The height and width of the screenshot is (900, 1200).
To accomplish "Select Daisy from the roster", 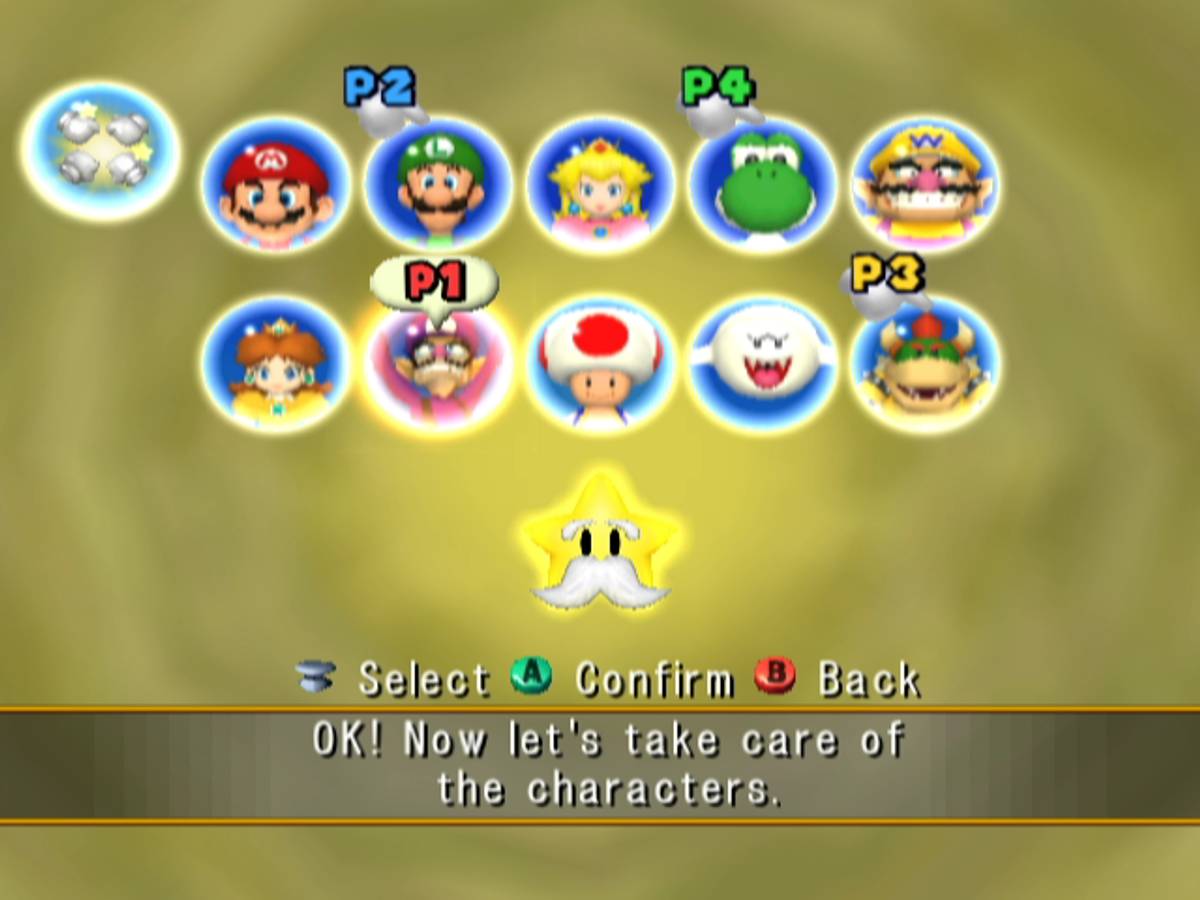I will point(276,365).
